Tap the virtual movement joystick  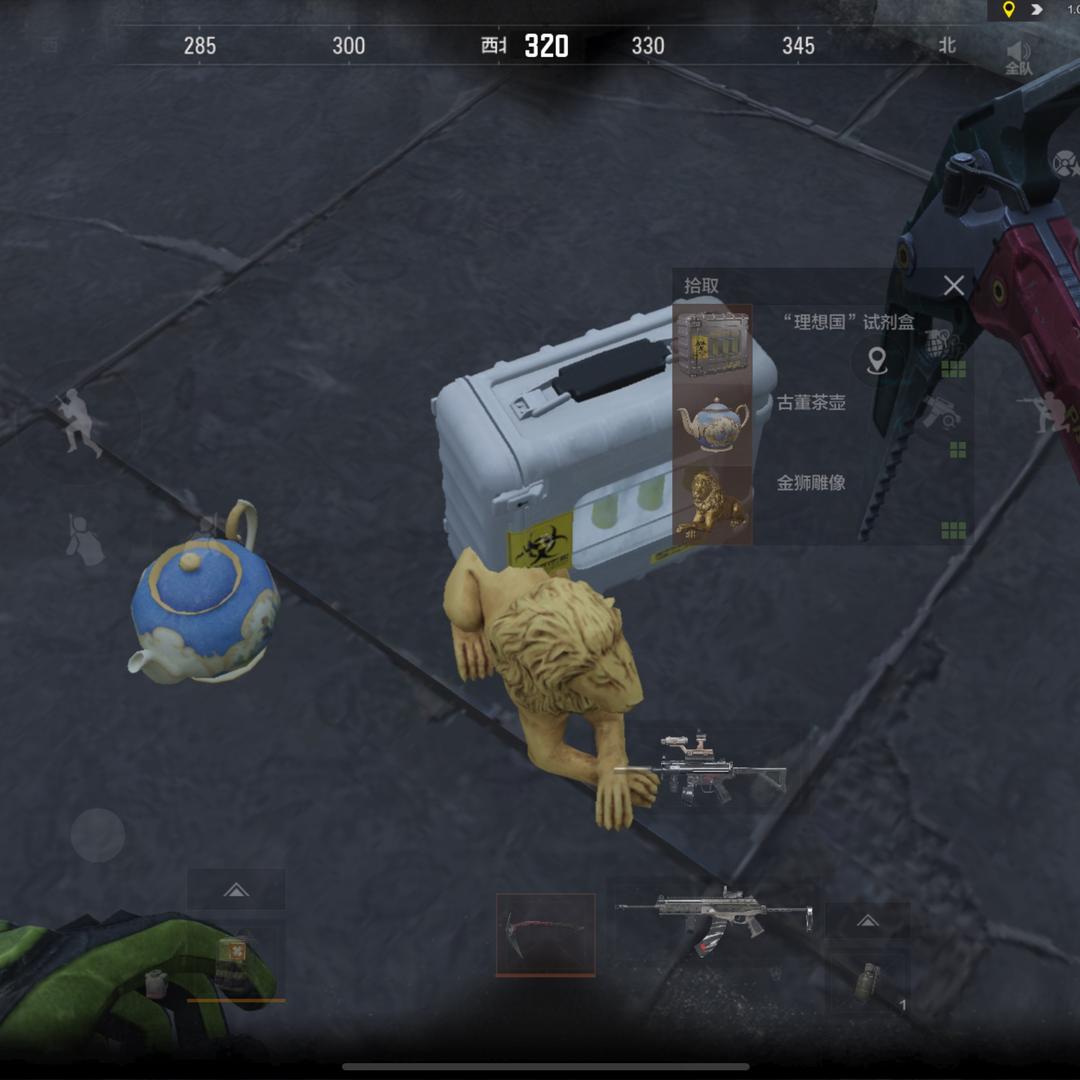click(98, 835)
